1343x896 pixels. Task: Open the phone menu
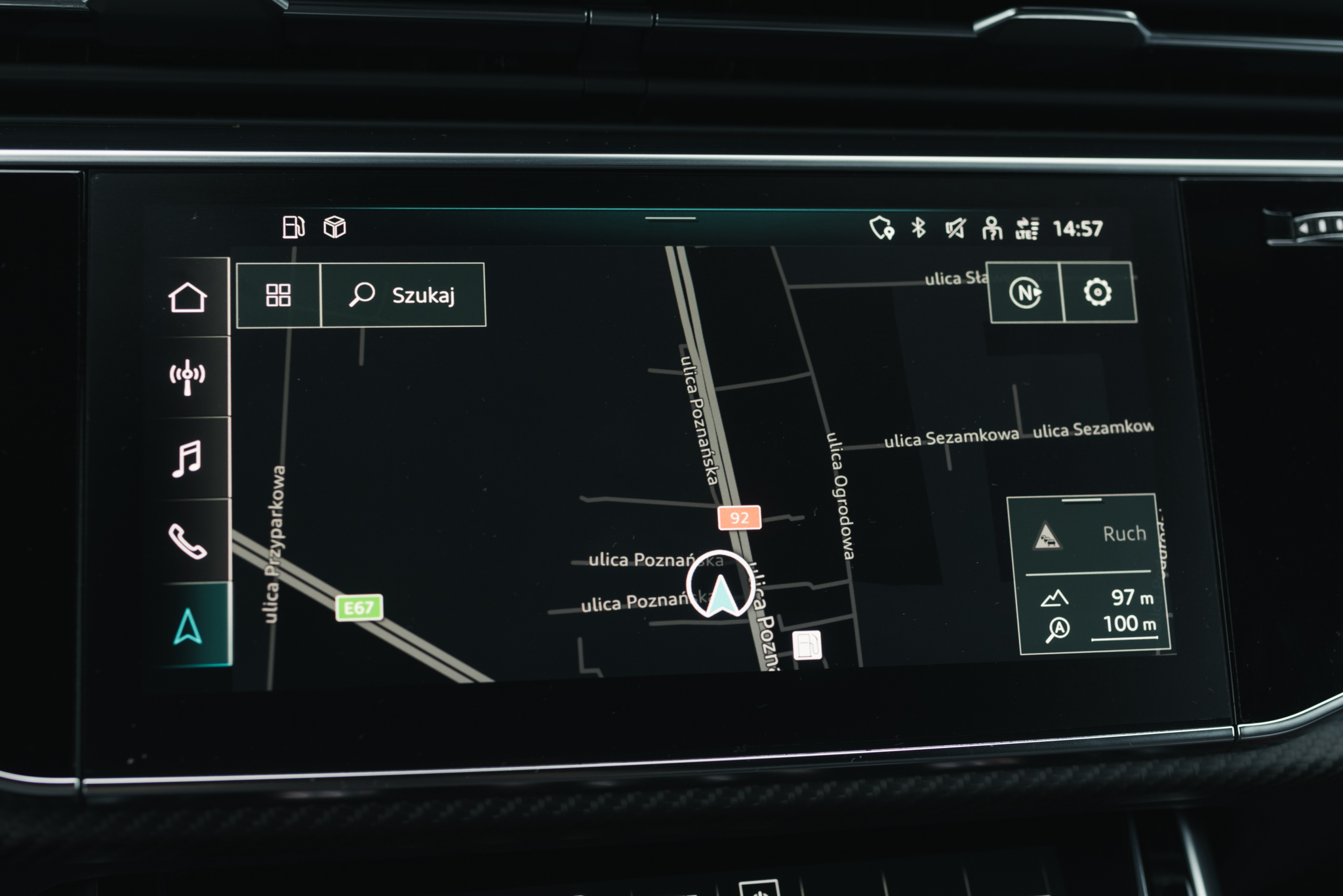[188, 541]
